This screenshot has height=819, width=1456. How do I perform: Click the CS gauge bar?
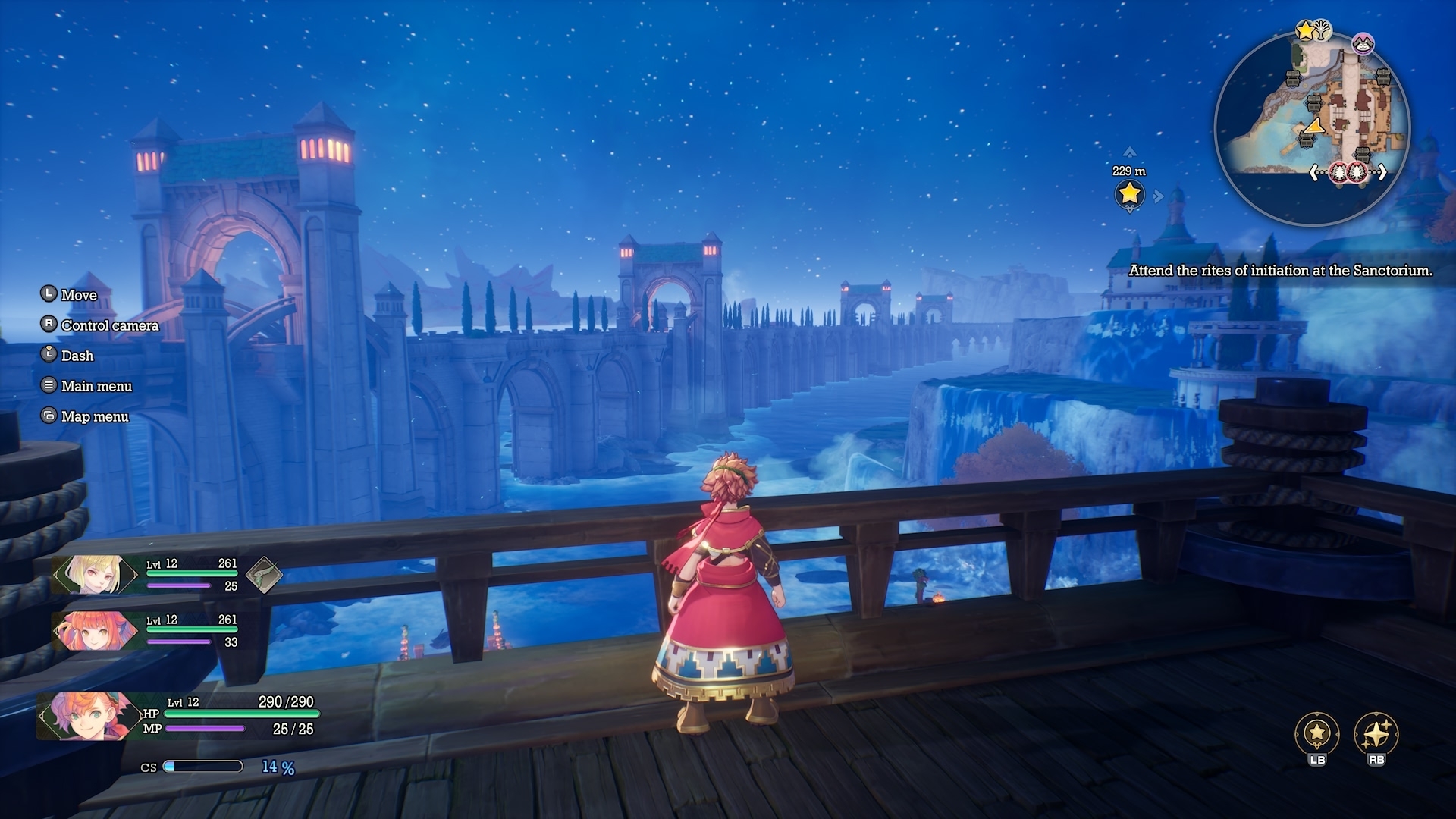click(203, 767)
